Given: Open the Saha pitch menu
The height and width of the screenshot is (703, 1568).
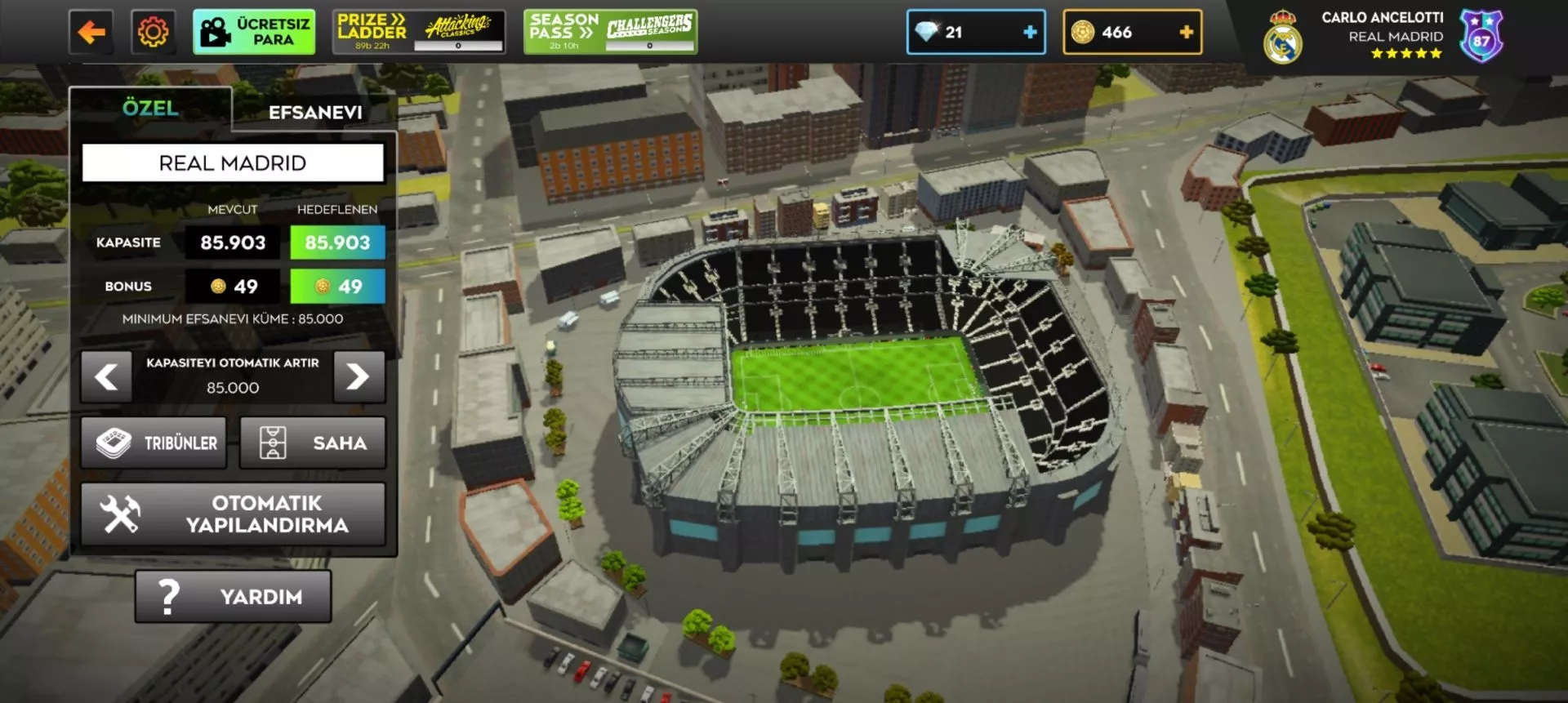Looking at the screenshot, I should (x=312, y=443).
